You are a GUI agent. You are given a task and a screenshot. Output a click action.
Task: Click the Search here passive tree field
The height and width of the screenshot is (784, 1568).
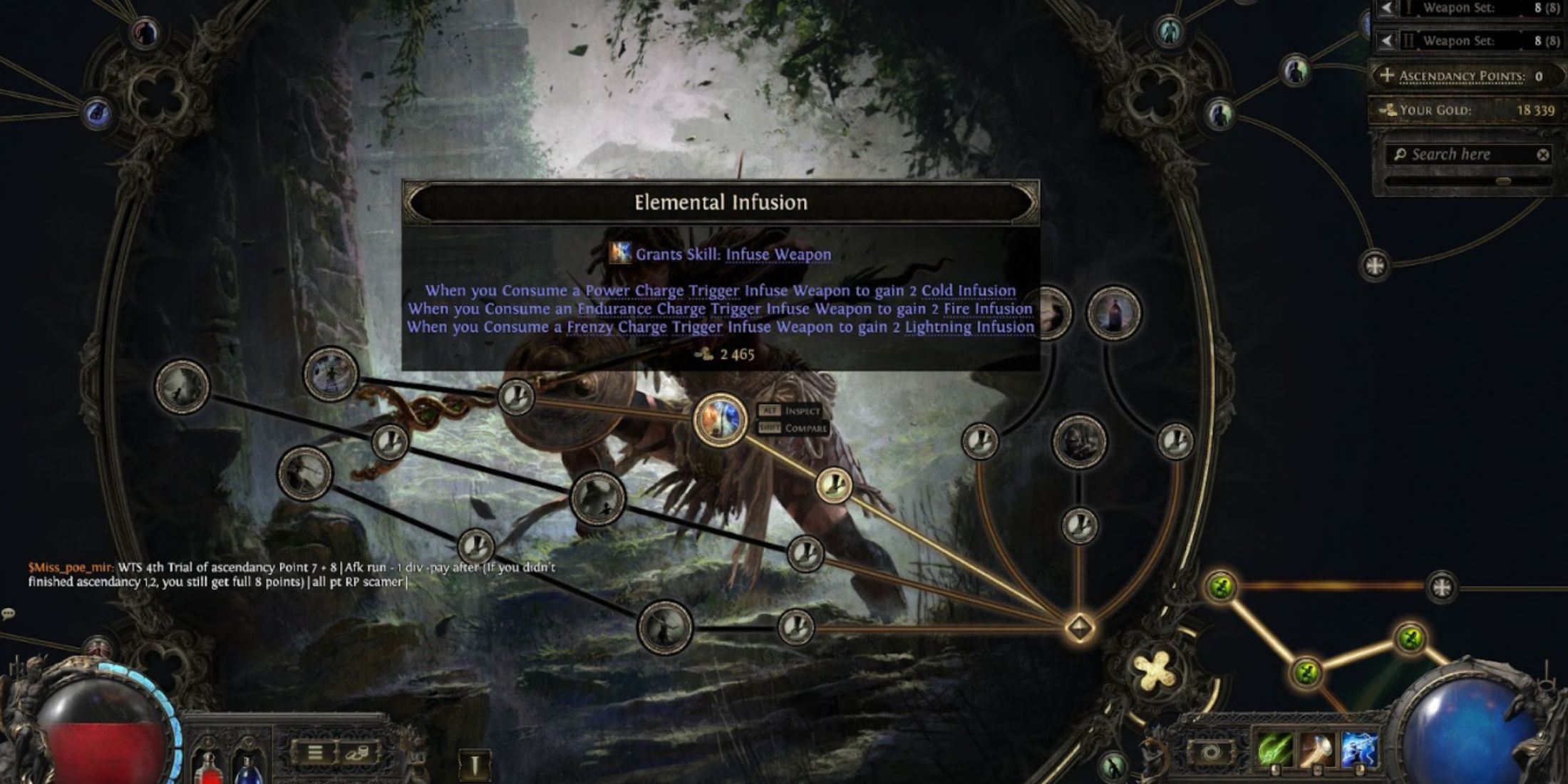[1461, 155]
